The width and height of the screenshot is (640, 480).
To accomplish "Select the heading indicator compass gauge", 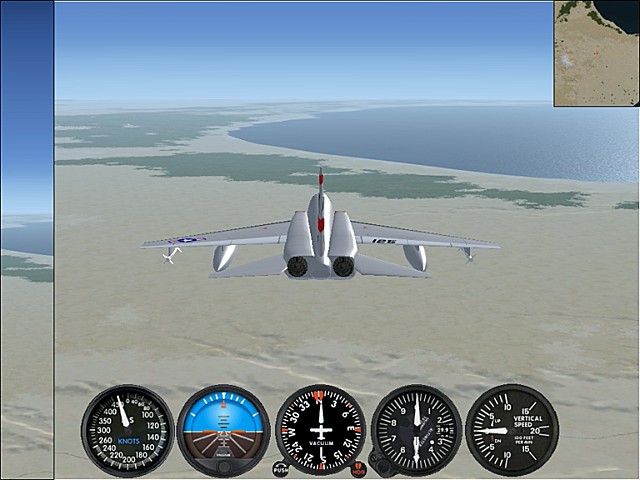I will [x=320, y=430].
